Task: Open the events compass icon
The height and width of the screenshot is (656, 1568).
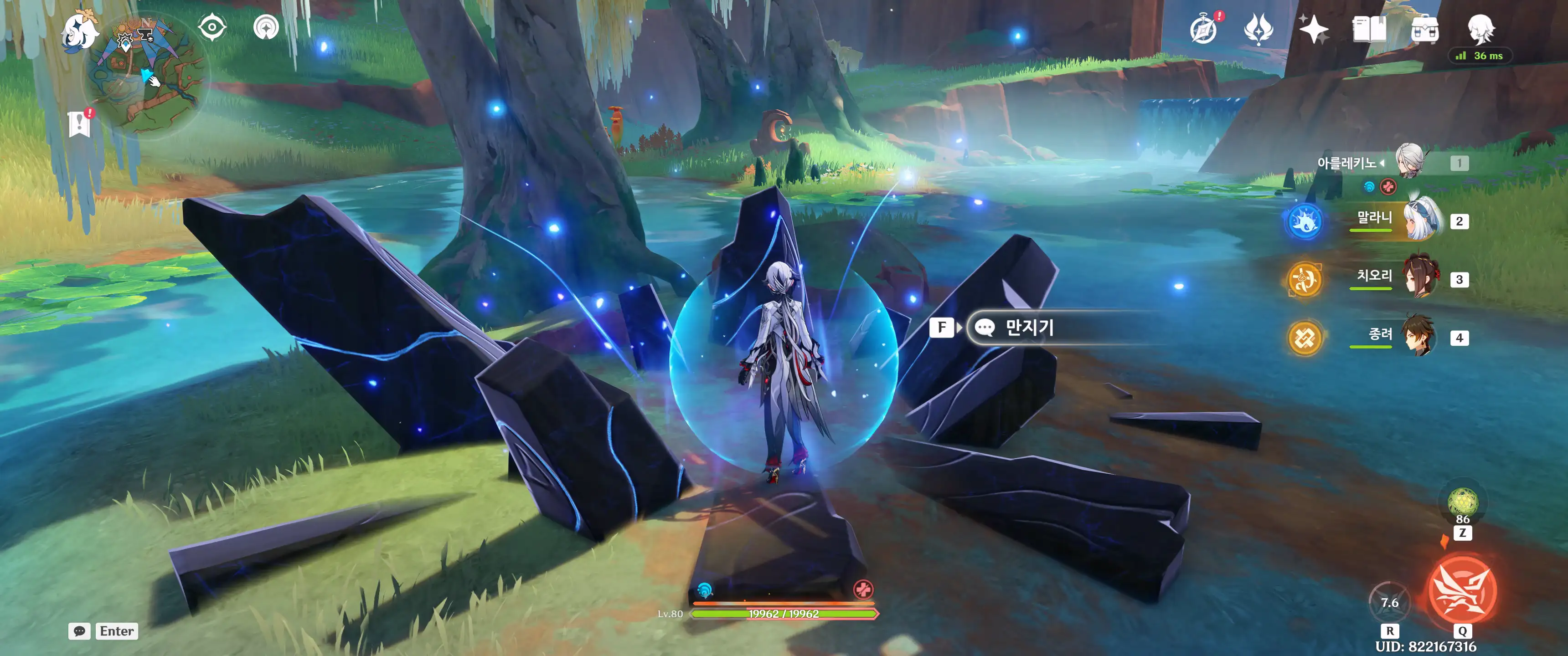Action: pos(1203,29)
